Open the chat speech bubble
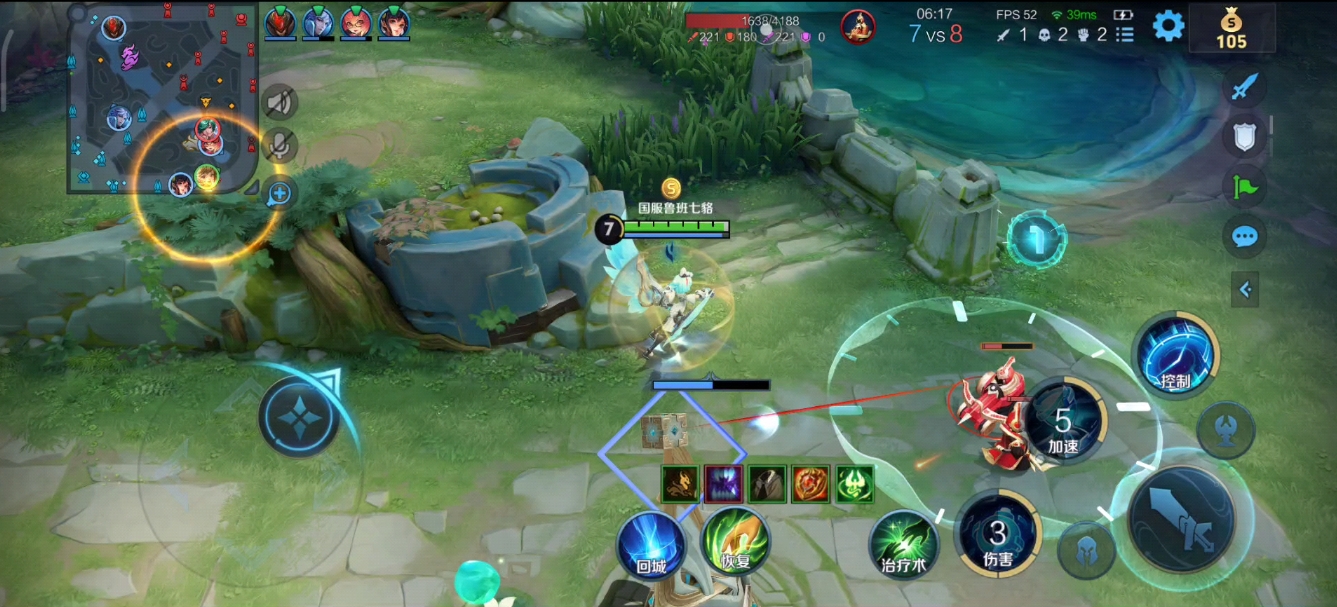Viewport: 1337px width, 607px height. click(x=1244, y=237)
